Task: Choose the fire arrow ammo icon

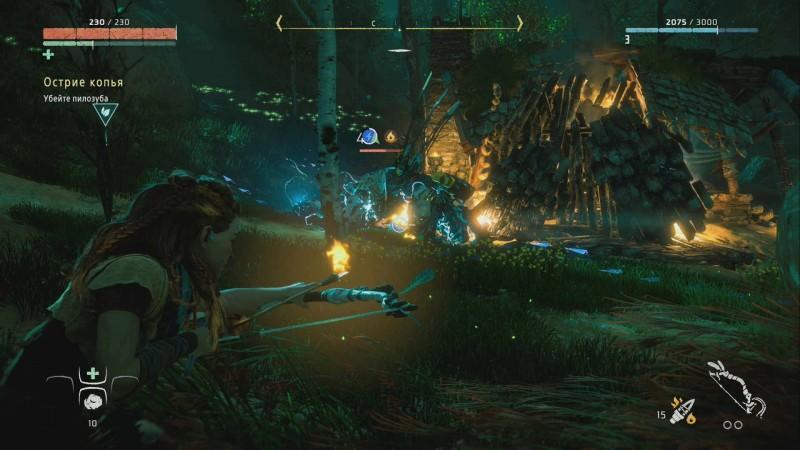Action: 683,411
